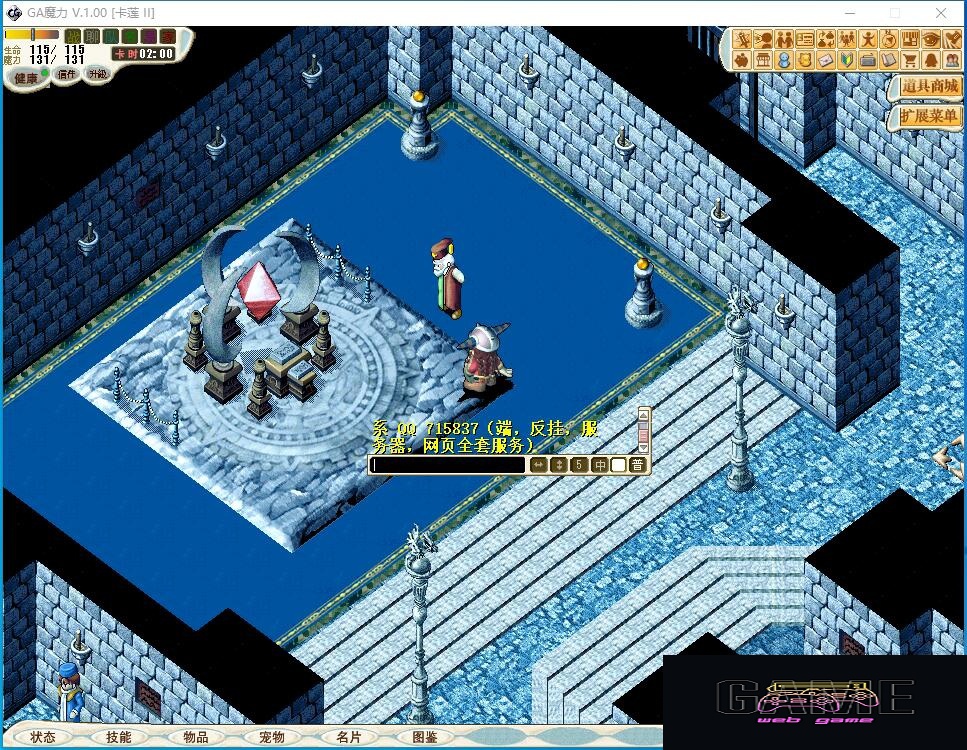The width and height of the screenshot is (967, 750).
Task: Open the 物品 items panel
Action: pyautogui.click(x=196, y=737)
